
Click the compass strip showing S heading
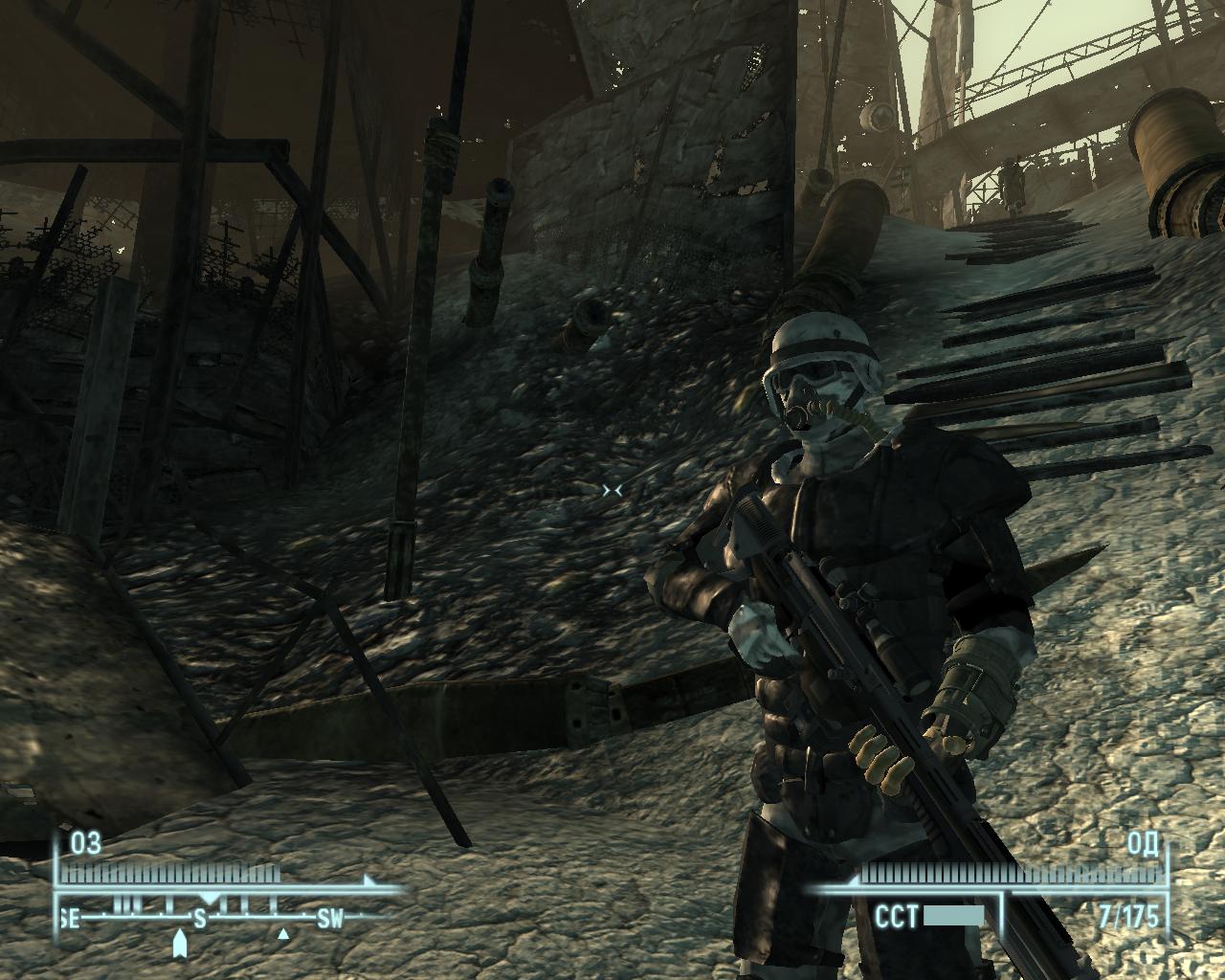click(201, 919)
